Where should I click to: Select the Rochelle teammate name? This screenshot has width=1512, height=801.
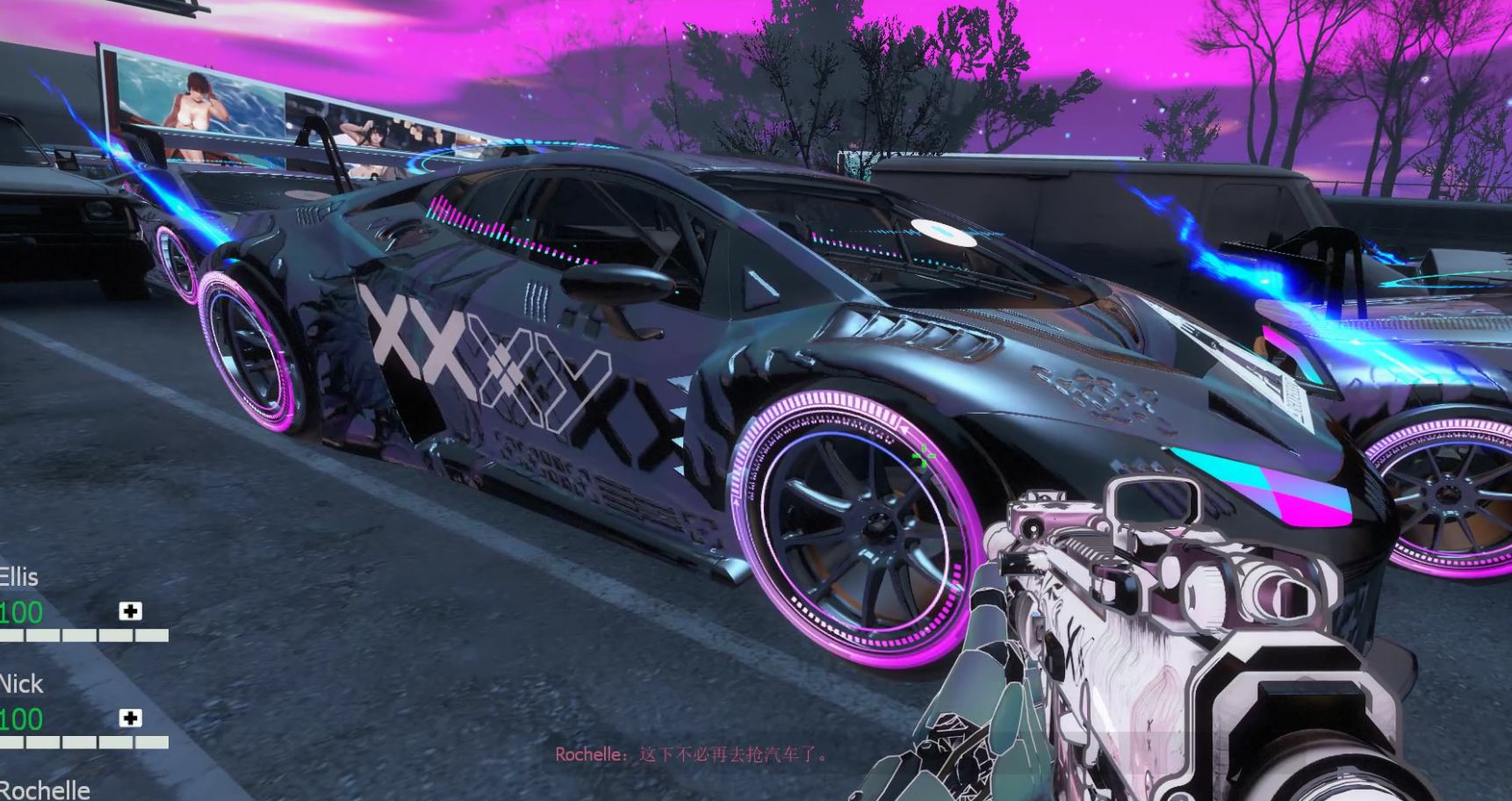click(x=45, y=790)
